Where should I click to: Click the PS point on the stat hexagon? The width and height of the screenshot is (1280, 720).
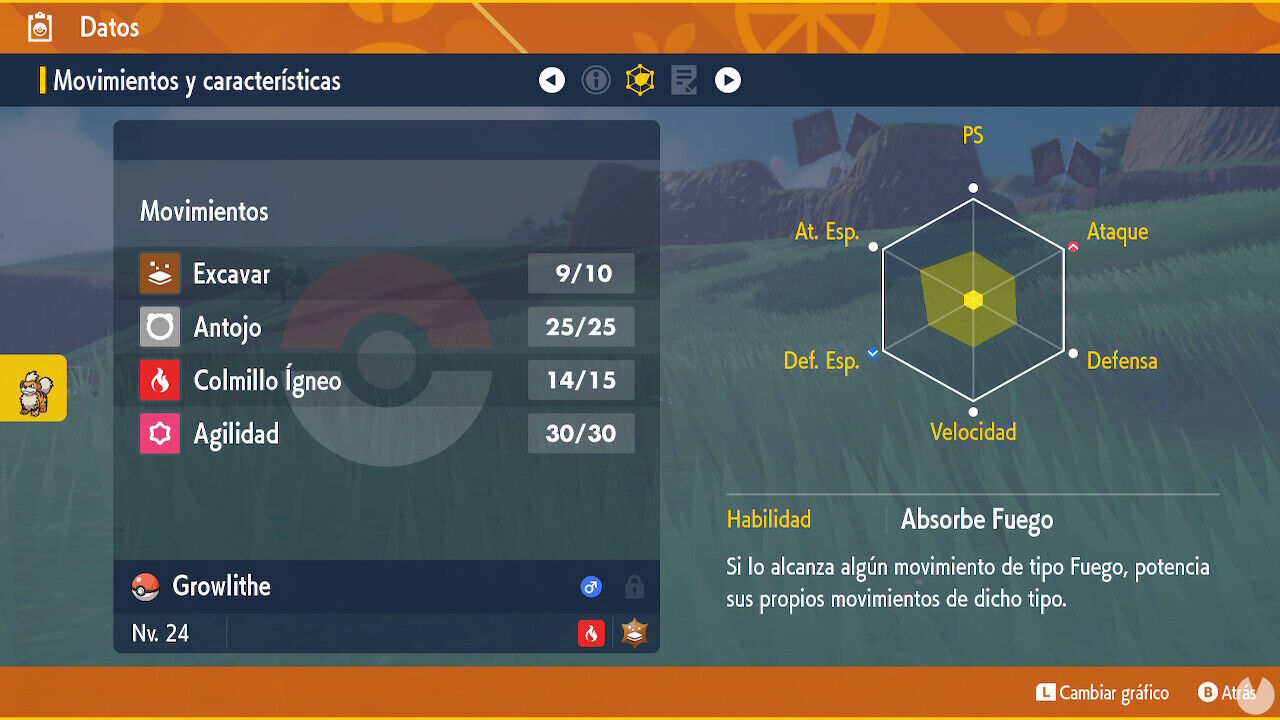(973, 186)
